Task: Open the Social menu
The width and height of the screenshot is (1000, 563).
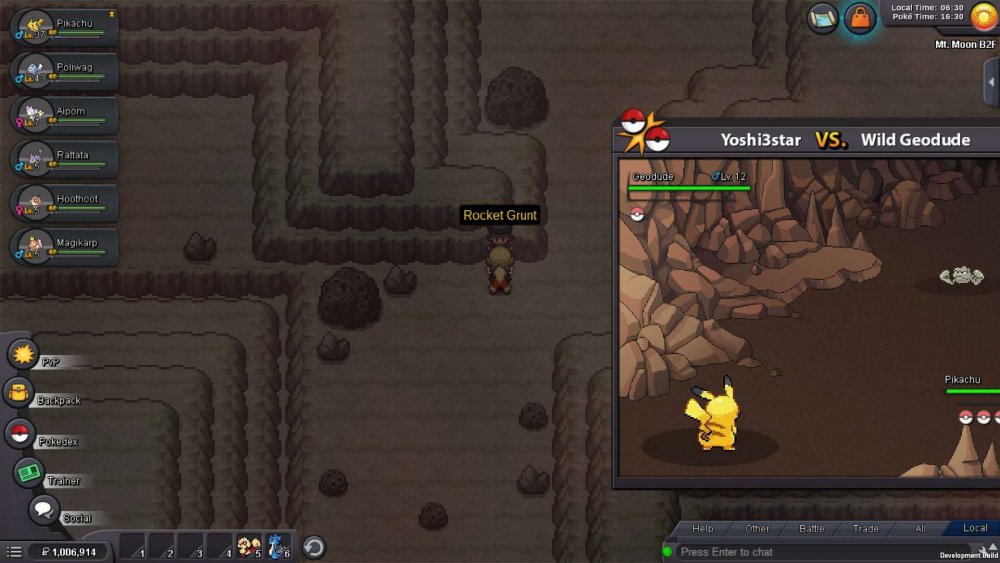Action: 44,510
